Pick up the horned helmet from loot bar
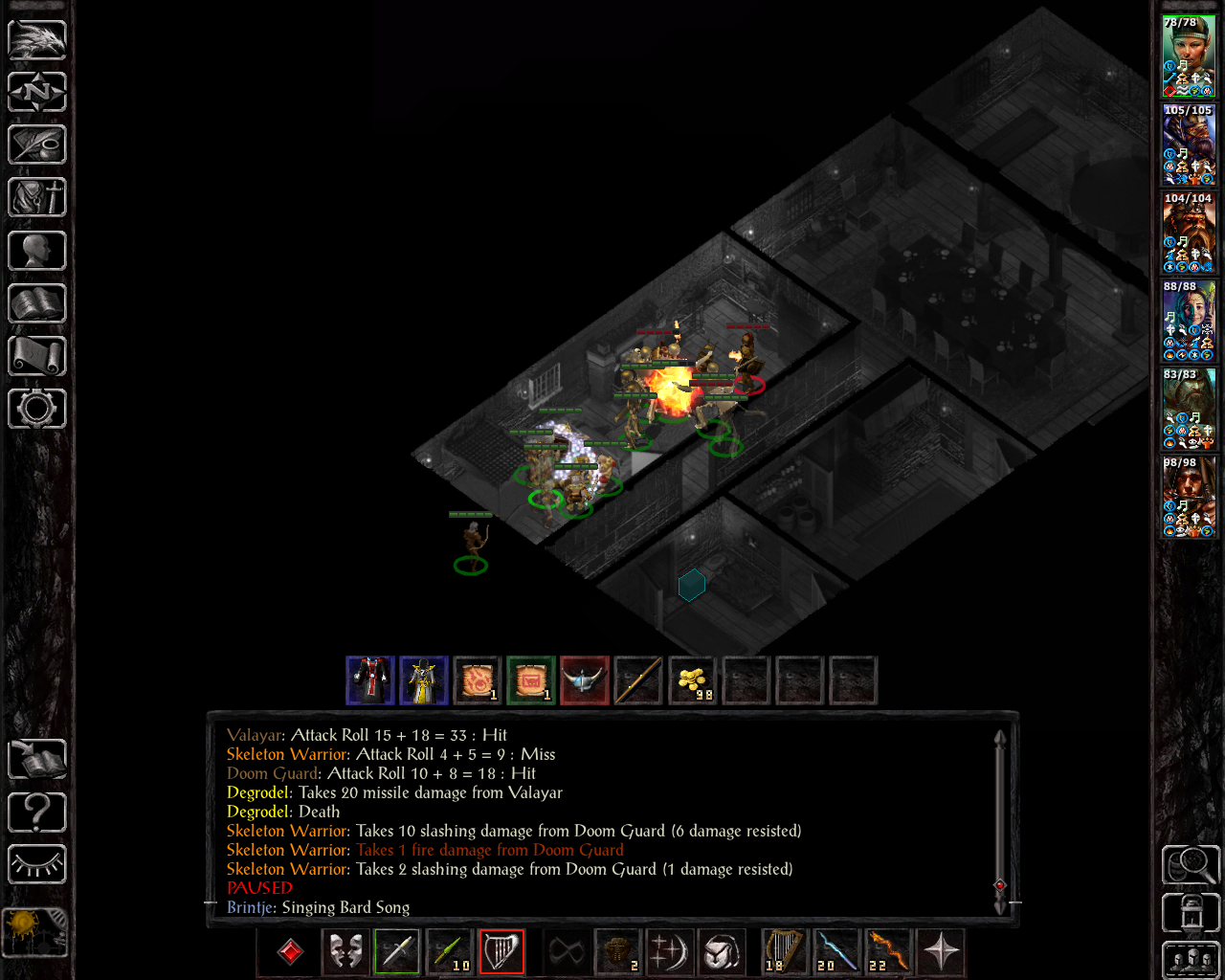The image size is (1225, 980). coord(585,681)
